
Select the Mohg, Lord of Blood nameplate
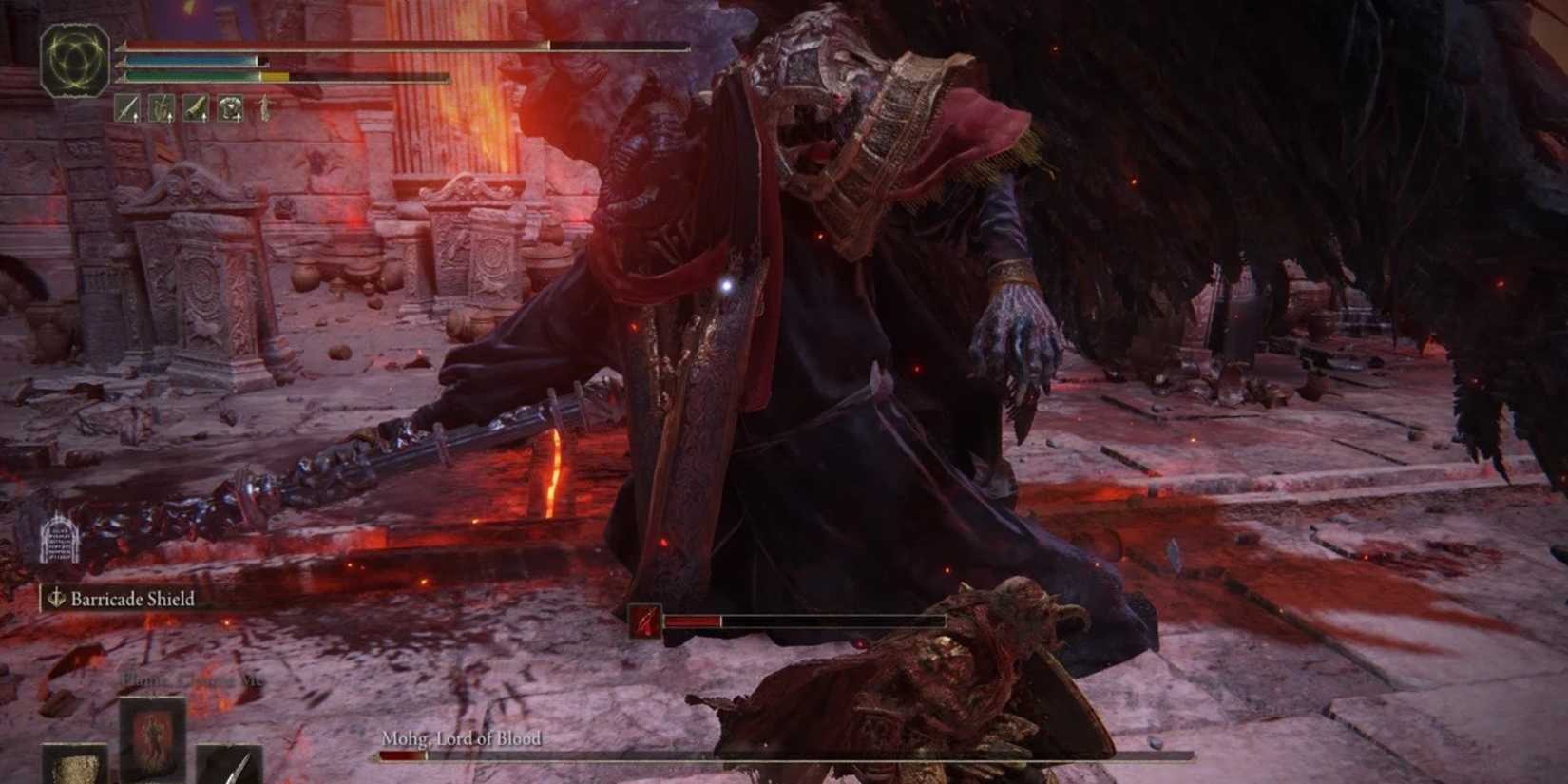coord(463,738)
